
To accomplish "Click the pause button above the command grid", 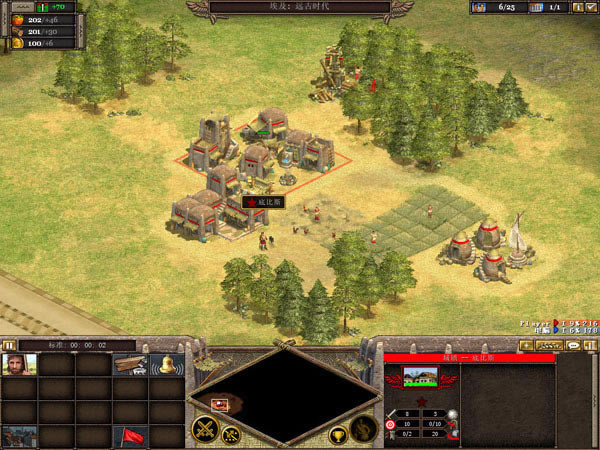I will [x=9, y=345].
